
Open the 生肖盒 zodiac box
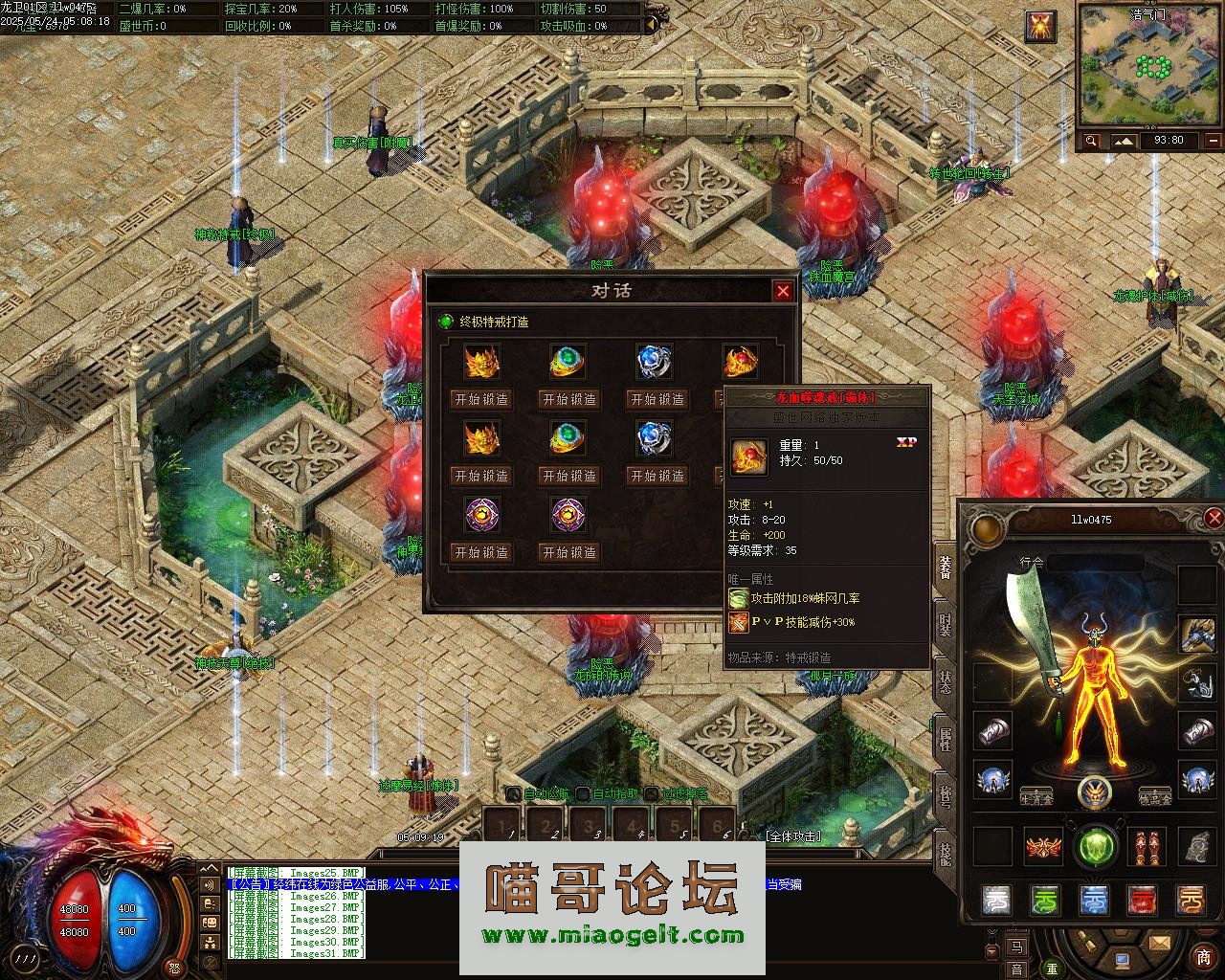point(1036,797)
